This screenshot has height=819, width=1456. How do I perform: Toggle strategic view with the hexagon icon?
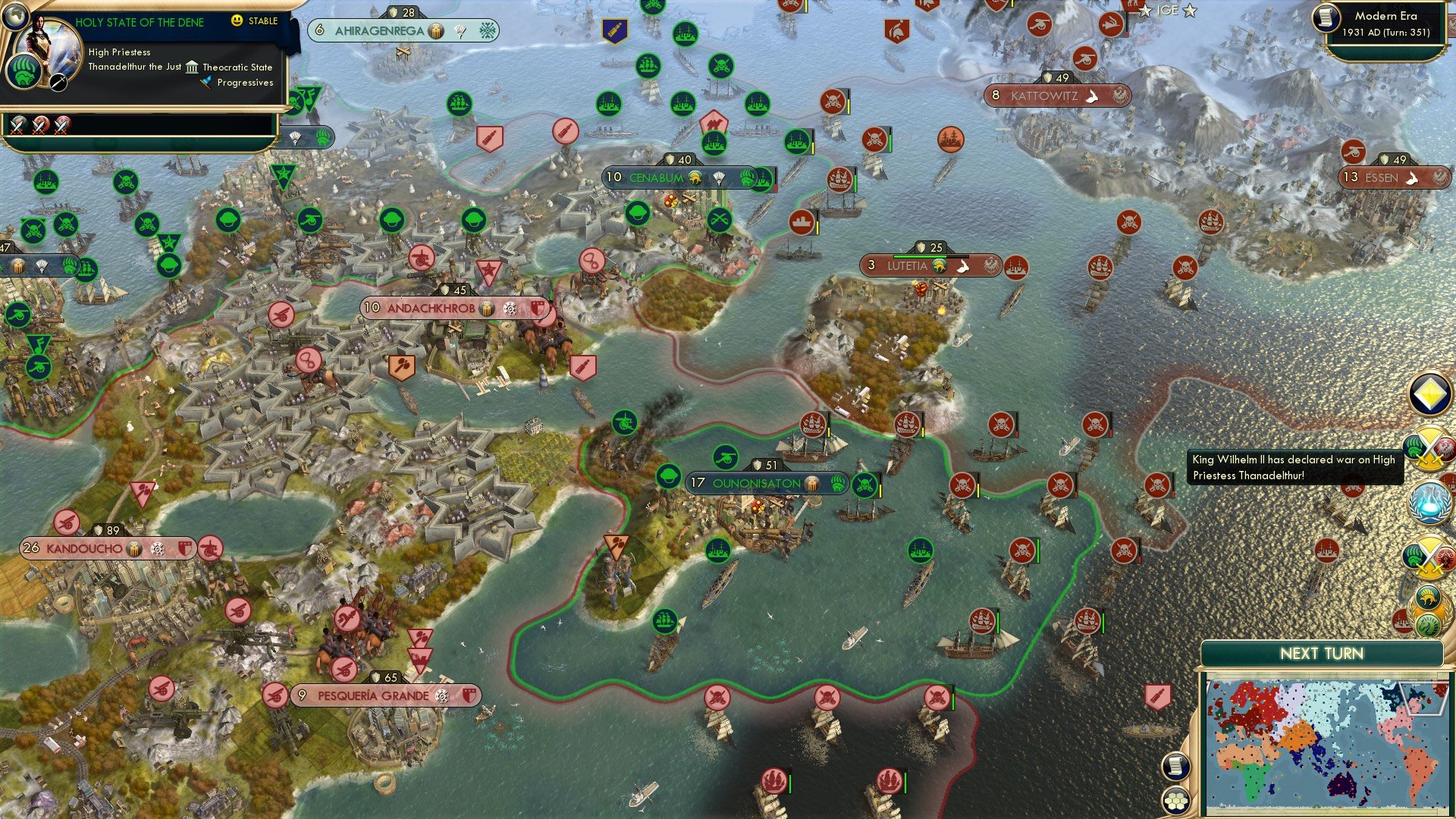click(x=1176, y=800)
